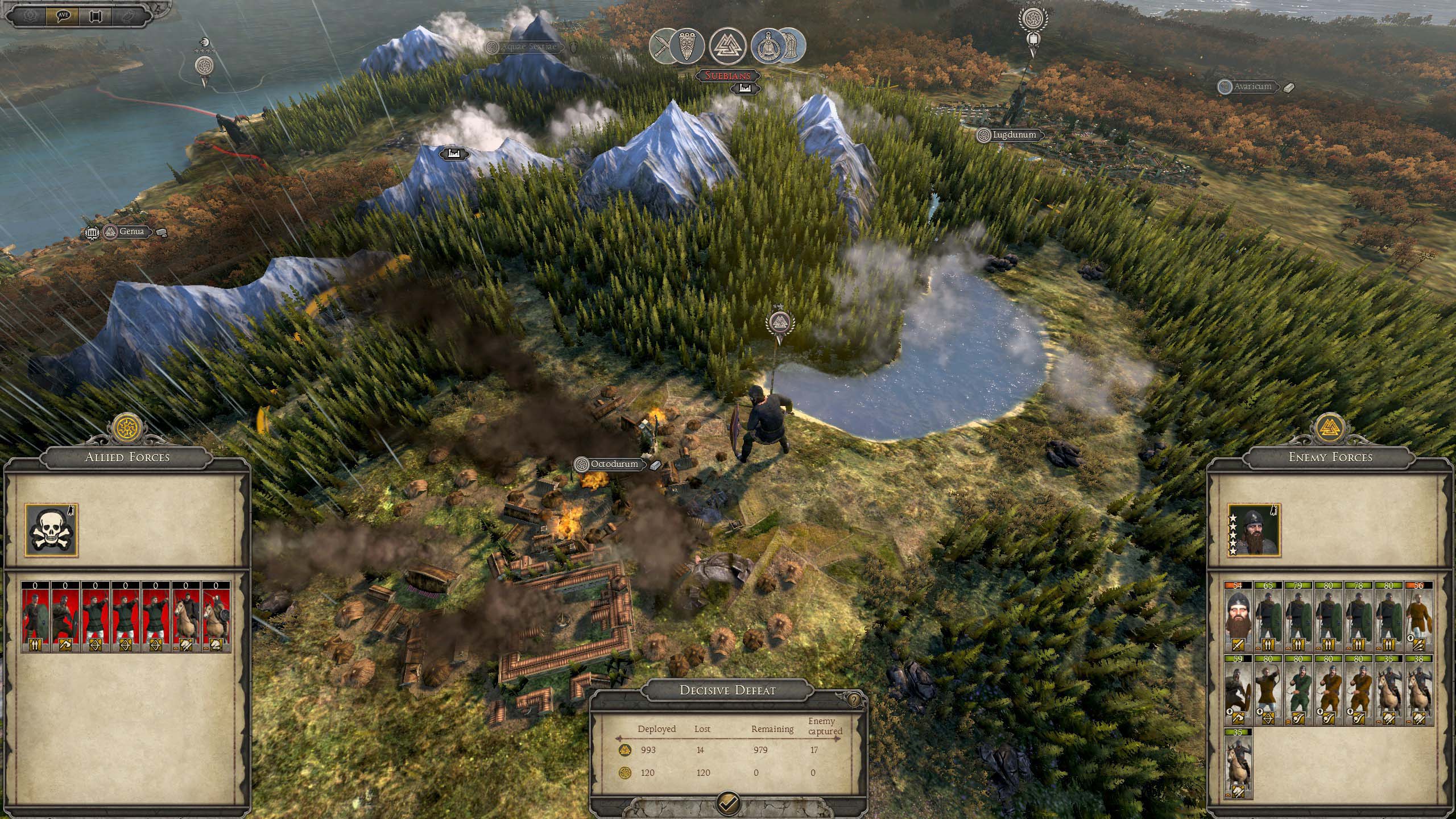
Task: Click the owl advisor button
Action: [129, 15]
